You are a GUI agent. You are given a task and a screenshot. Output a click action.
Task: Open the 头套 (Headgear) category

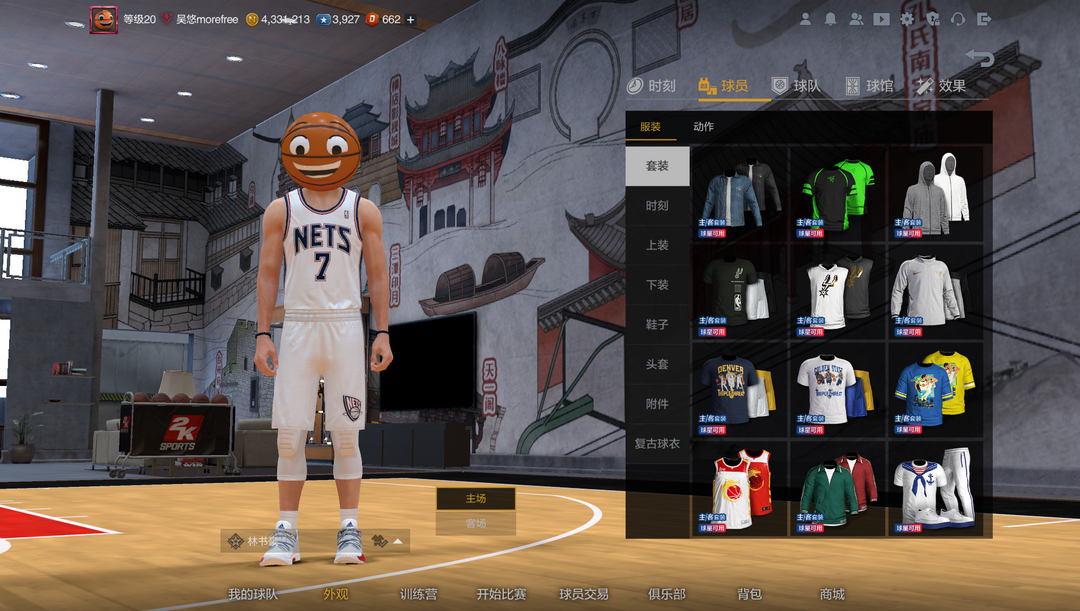click(657, 364)
